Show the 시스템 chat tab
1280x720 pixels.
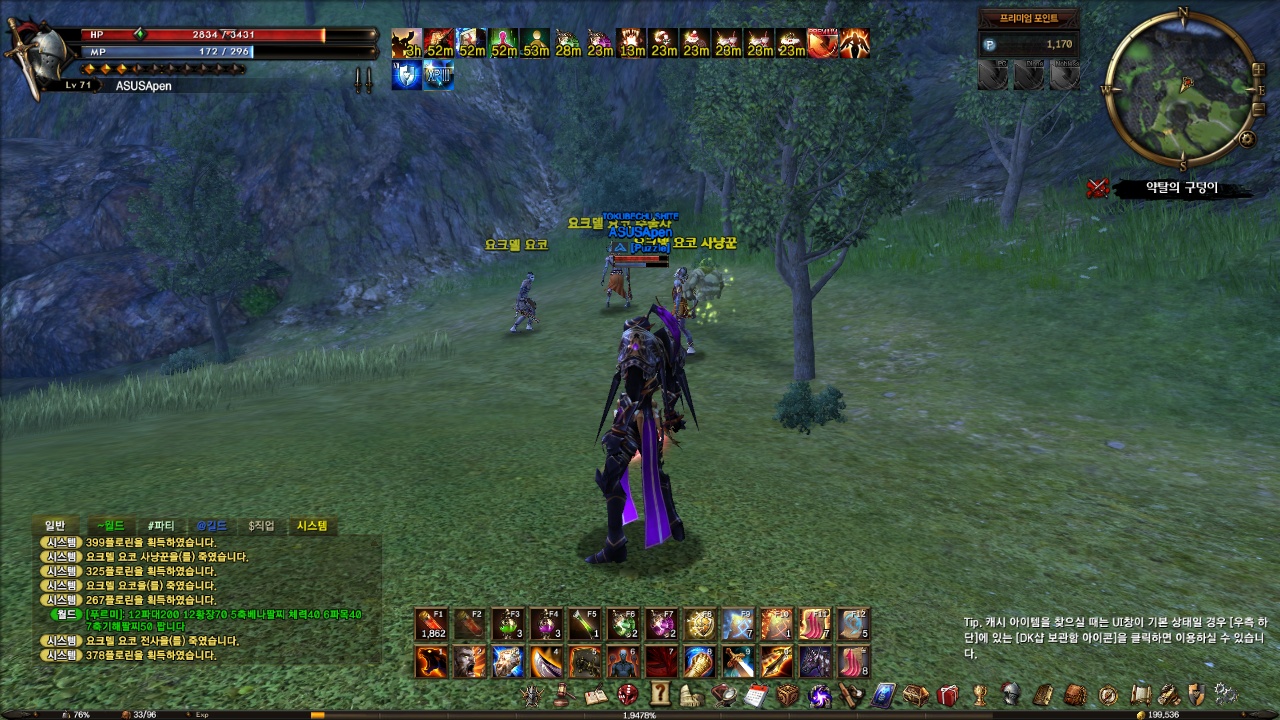tap(312, 526)
